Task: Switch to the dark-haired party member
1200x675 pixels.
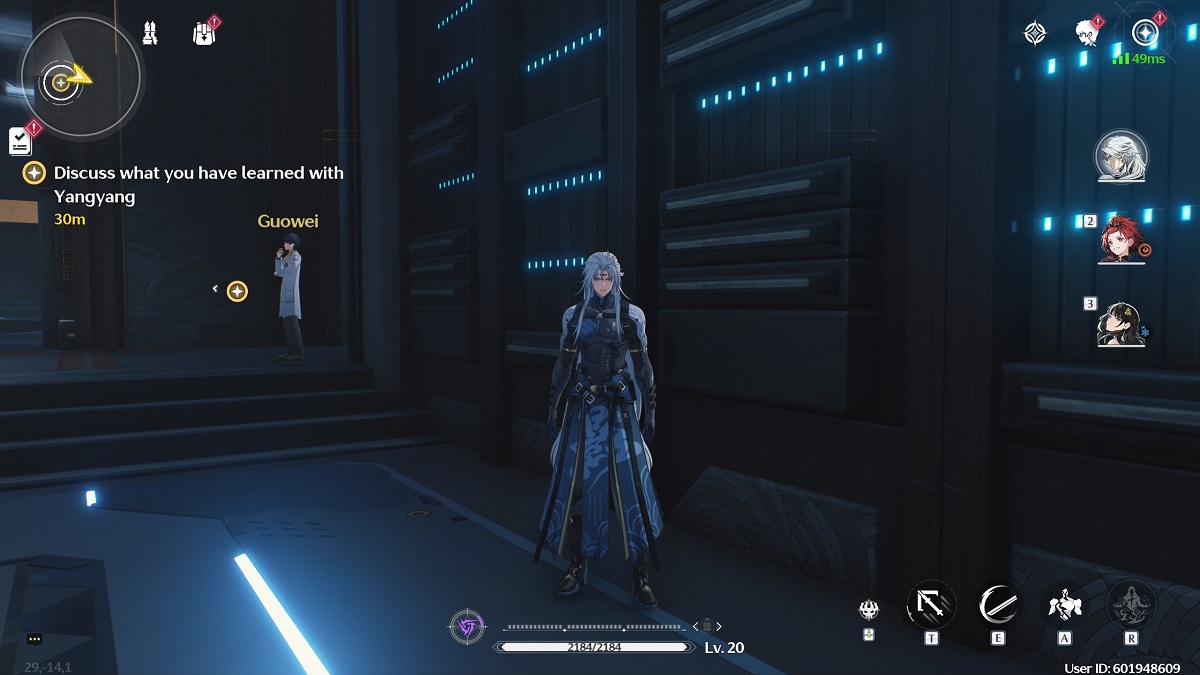Action: coord(1120,323)
